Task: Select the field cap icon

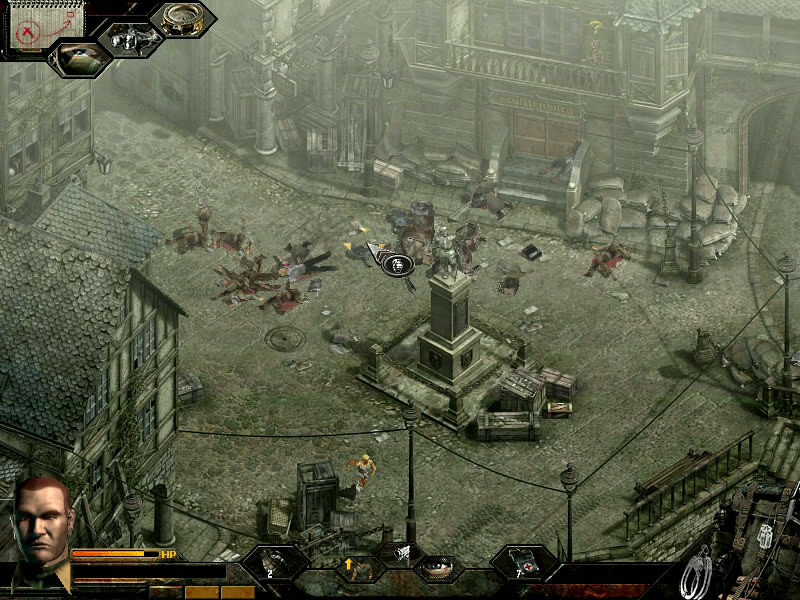Action: pos(78,58)
